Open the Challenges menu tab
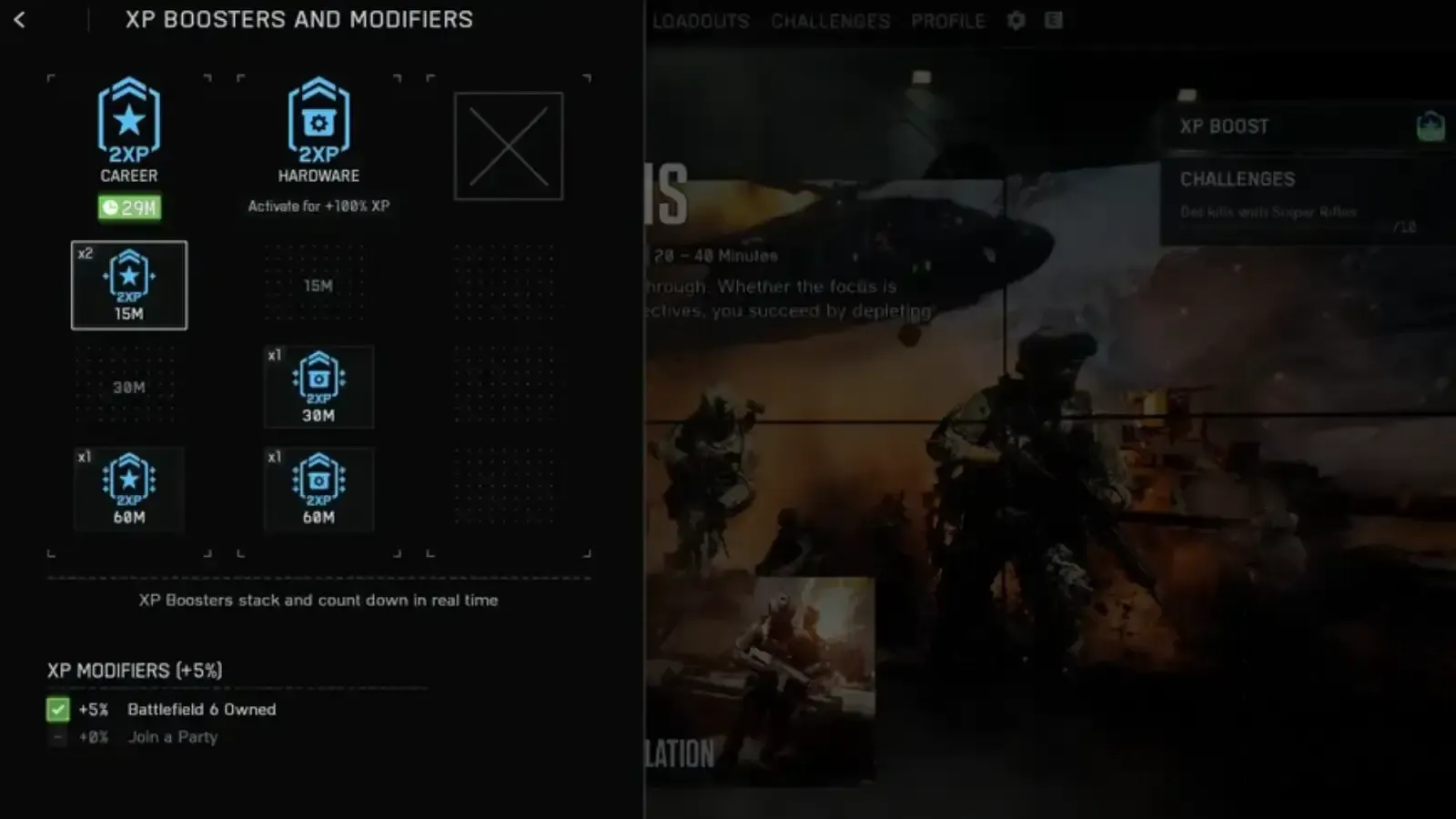Screen dimensions: 1456x819 click(x=830, y=20)
